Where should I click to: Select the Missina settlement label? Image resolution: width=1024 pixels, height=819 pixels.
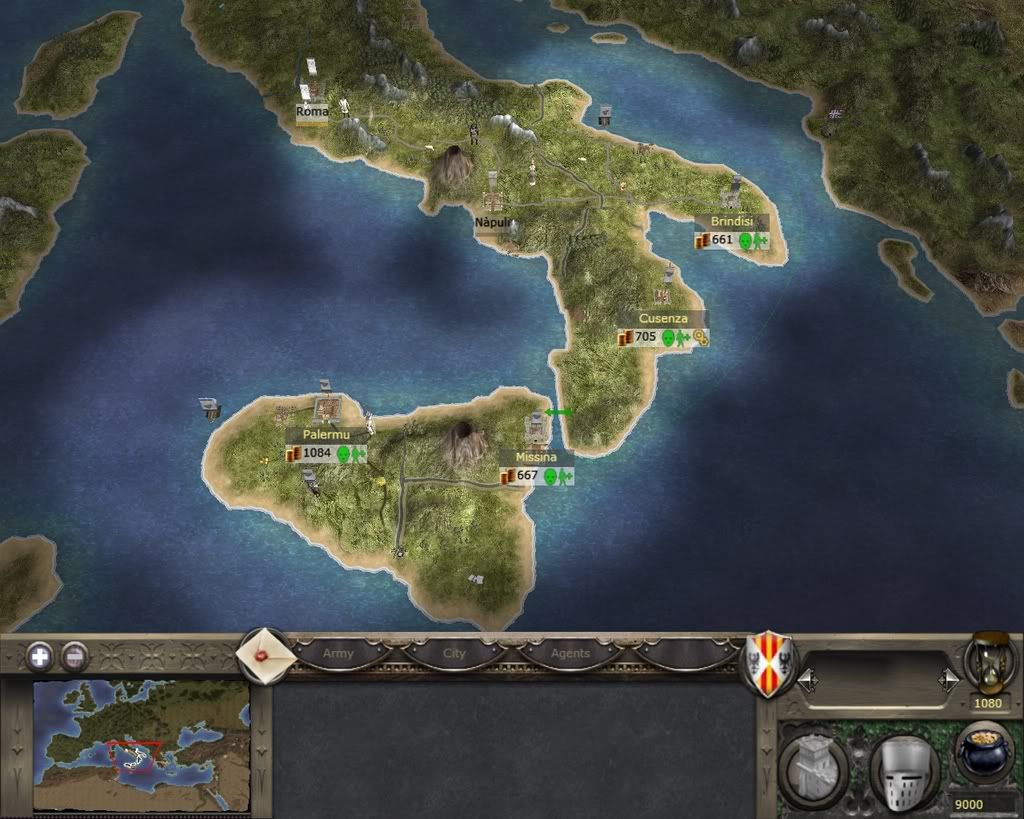tap(536, 458)
